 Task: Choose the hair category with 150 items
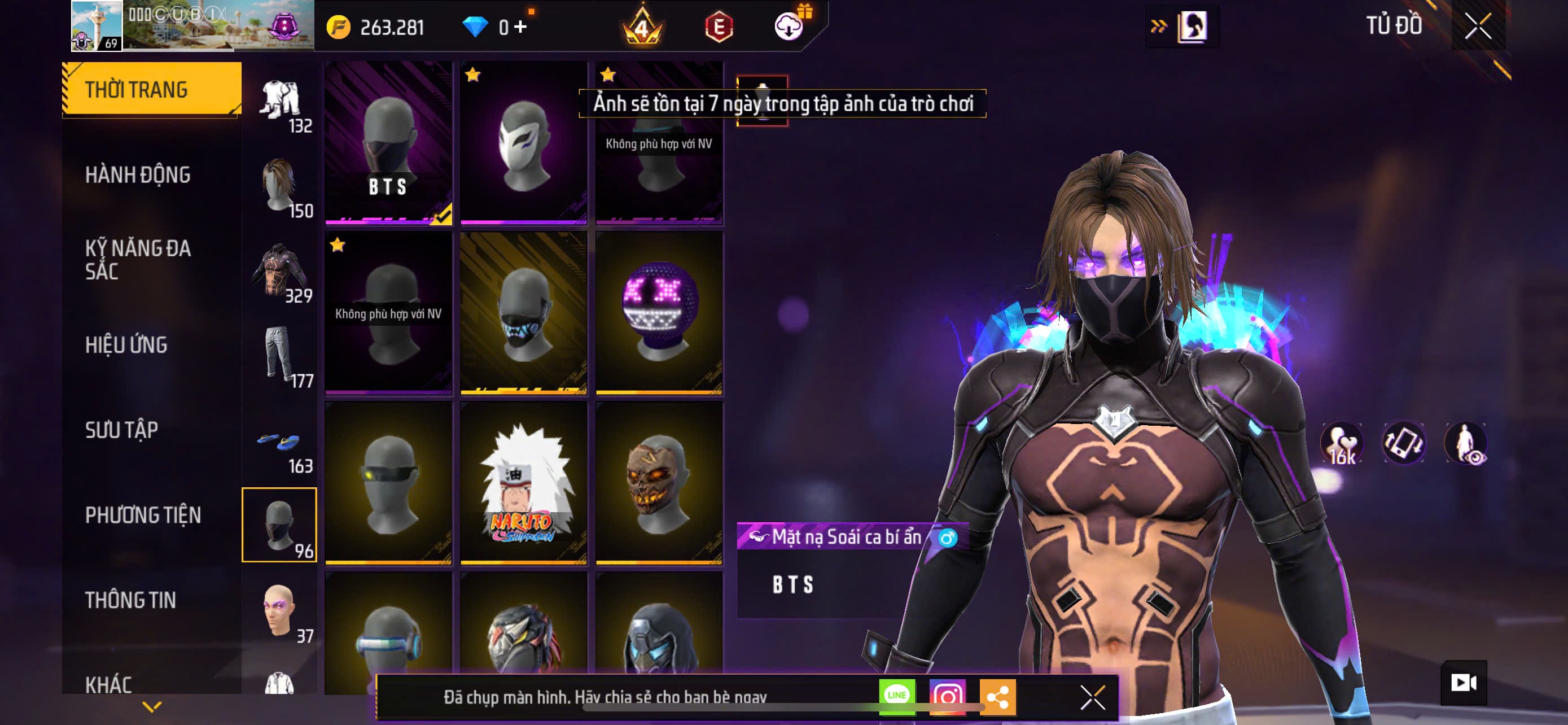280,186
